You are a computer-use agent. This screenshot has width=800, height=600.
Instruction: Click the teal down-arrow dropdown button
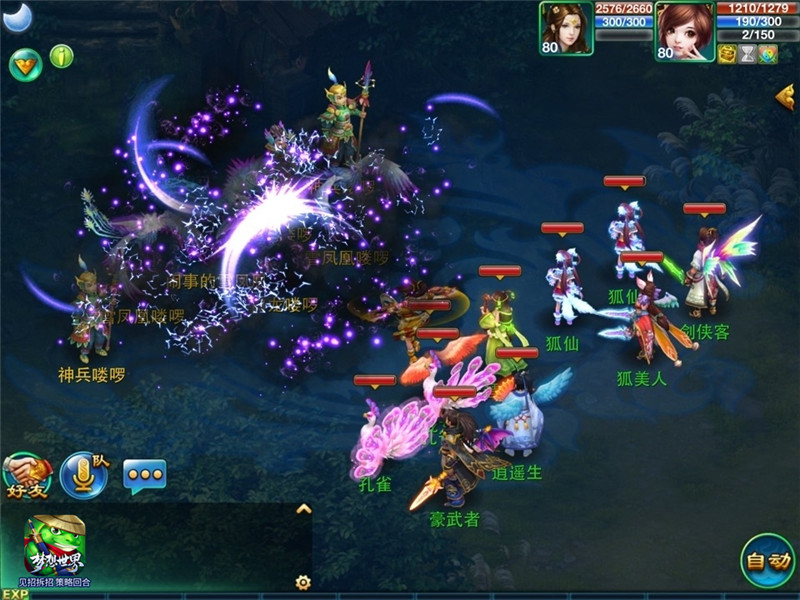click(x=25, y=65)
